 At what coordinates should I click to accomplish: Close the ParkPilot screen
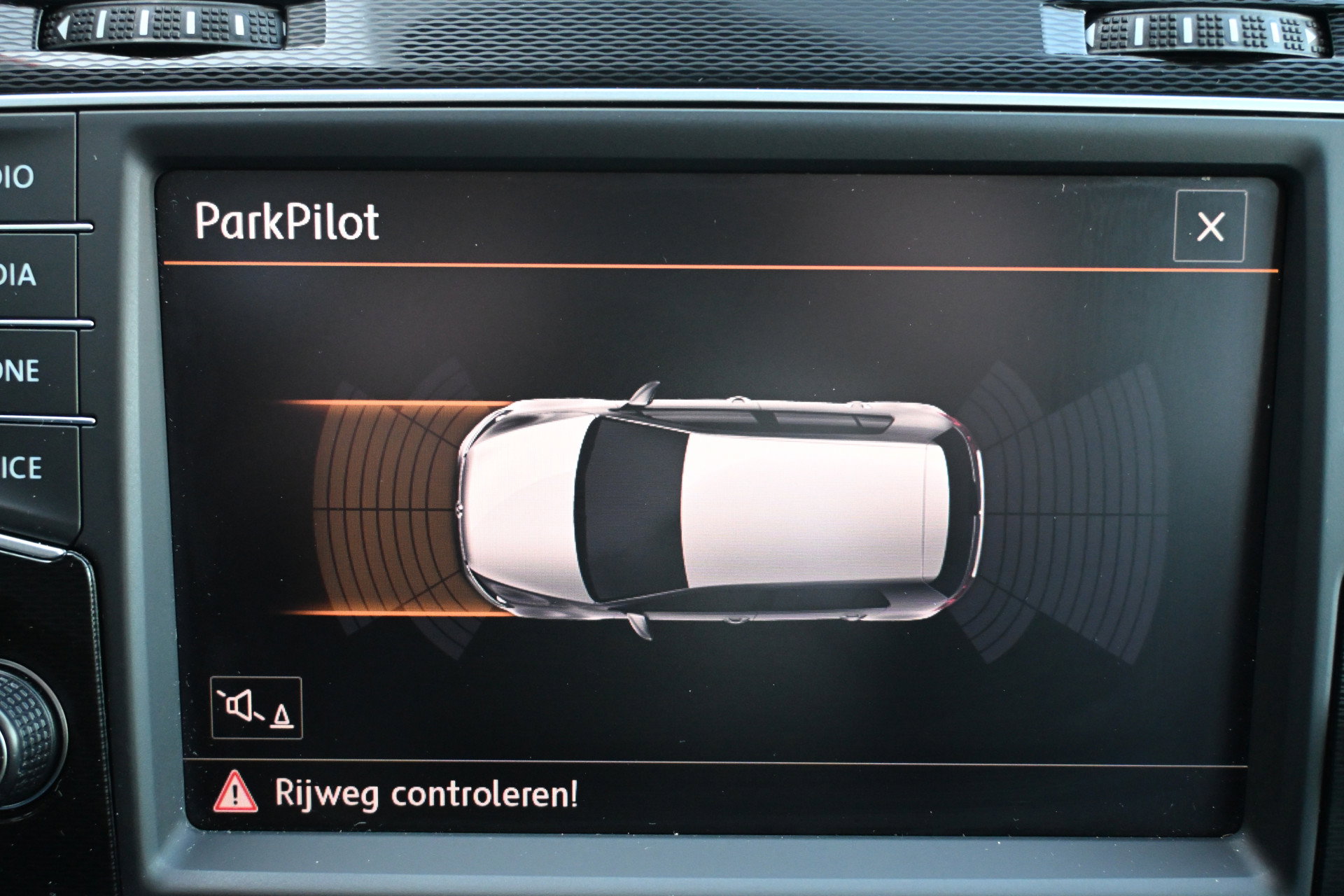coord(1210,226)
